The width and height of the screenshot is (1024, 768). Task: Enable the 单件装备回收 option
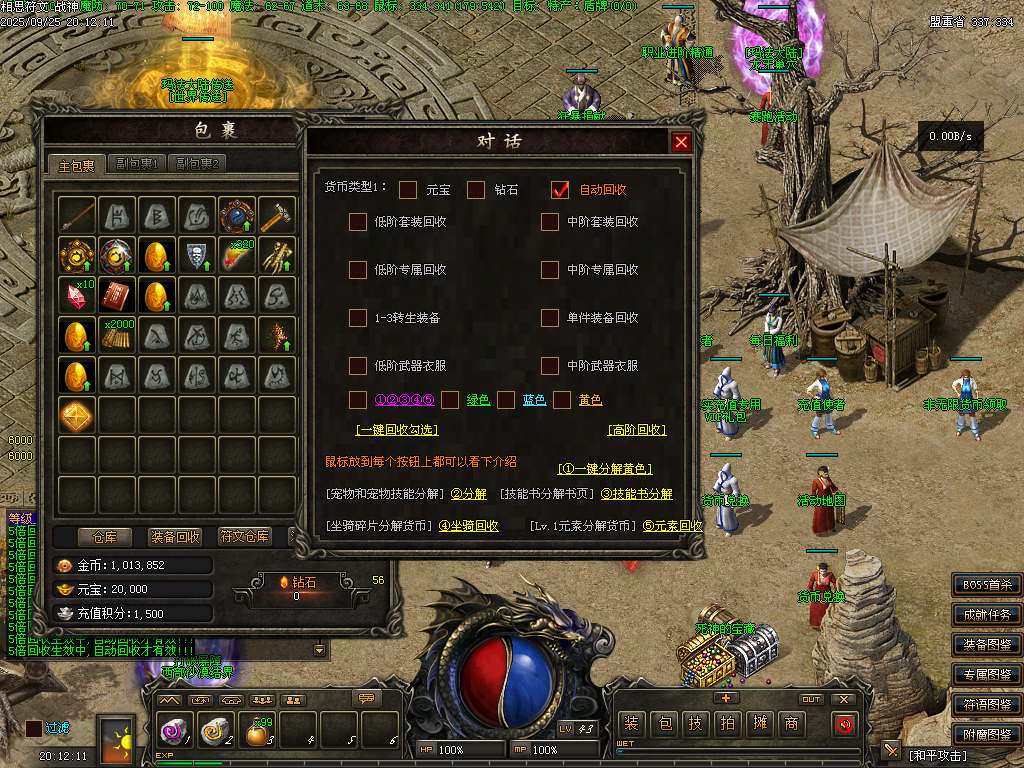tap(550, 318)
